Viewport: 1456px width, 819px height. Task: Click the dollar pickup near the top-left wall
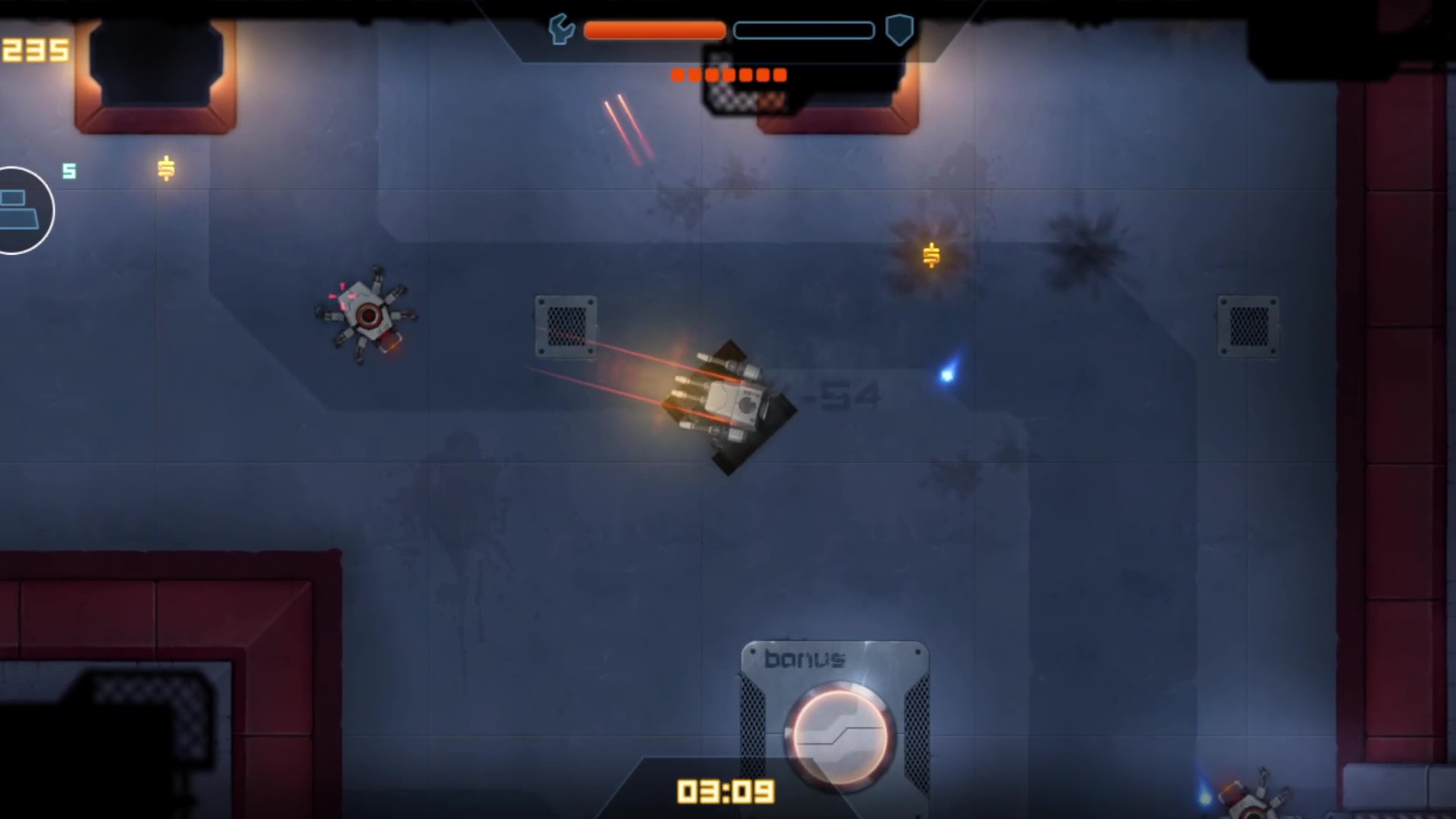coord(165,169)
